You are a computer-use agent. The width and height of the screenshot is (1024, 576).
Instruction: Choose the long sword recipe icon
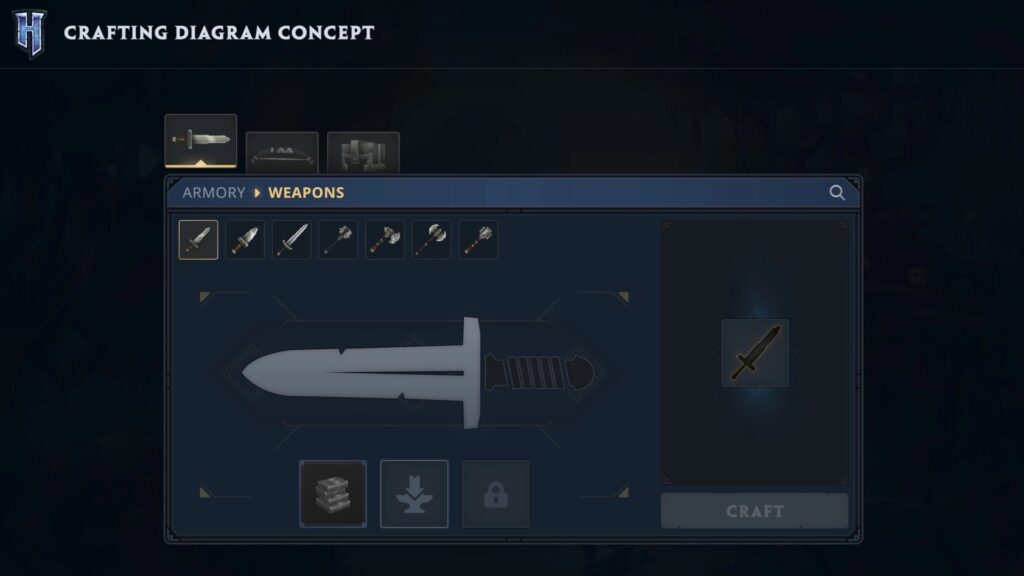[x=292, y=240]
